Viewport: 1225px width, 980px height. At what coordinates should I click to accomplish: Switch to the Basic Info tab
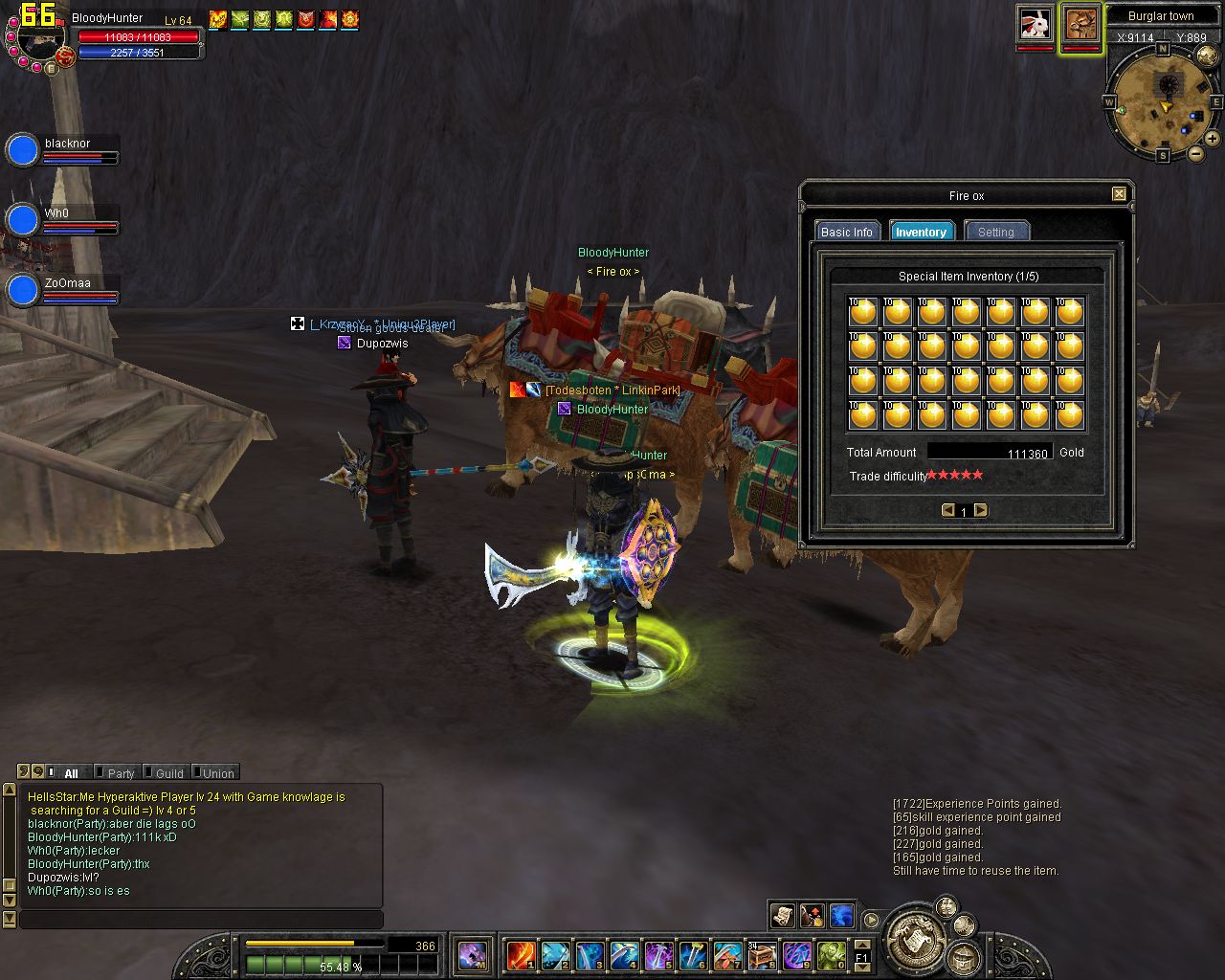pyautogui.click(x=847, y=232)
